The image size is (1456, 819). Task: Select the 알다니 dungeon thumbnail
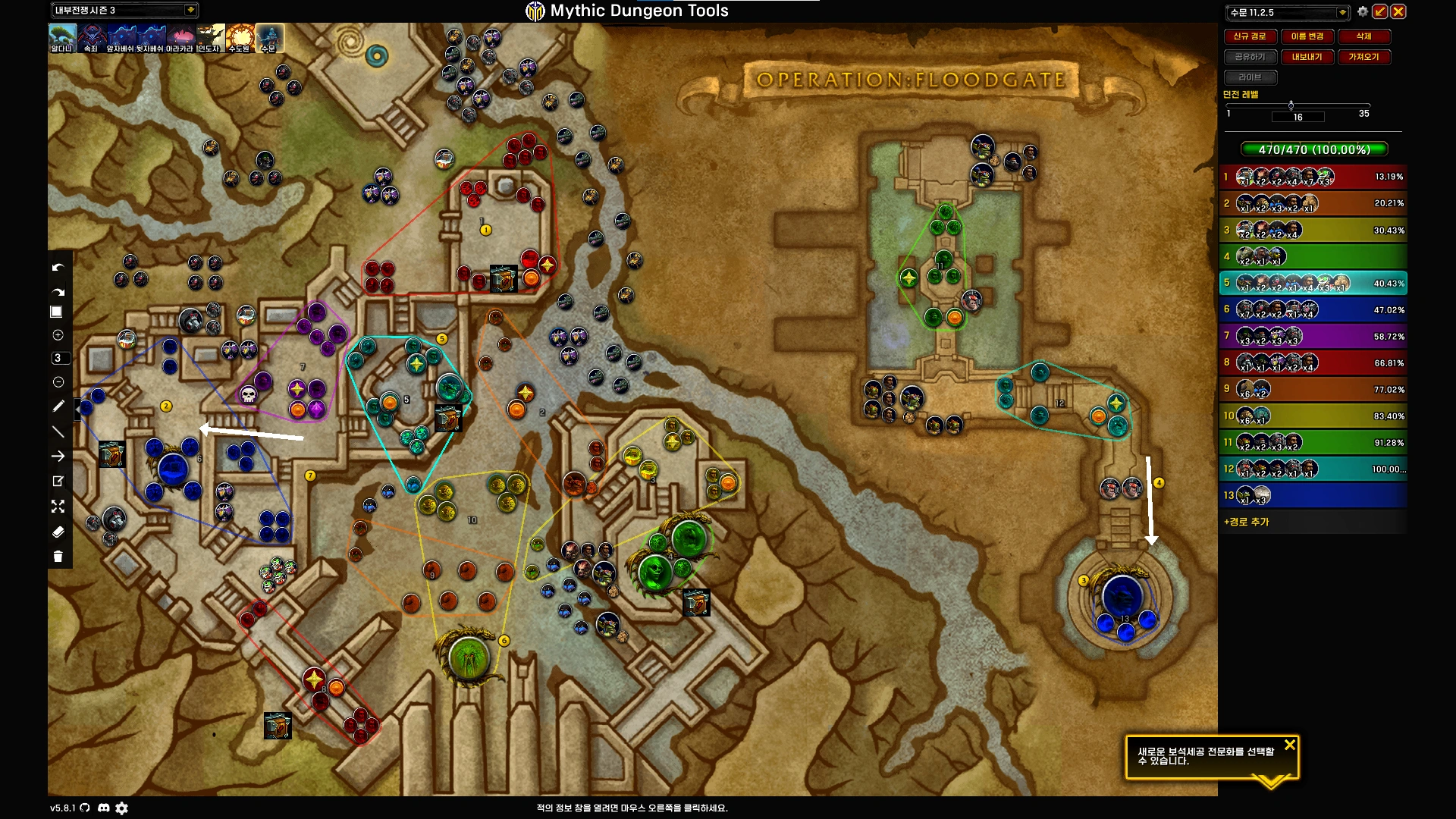click(x=62, y=38)
